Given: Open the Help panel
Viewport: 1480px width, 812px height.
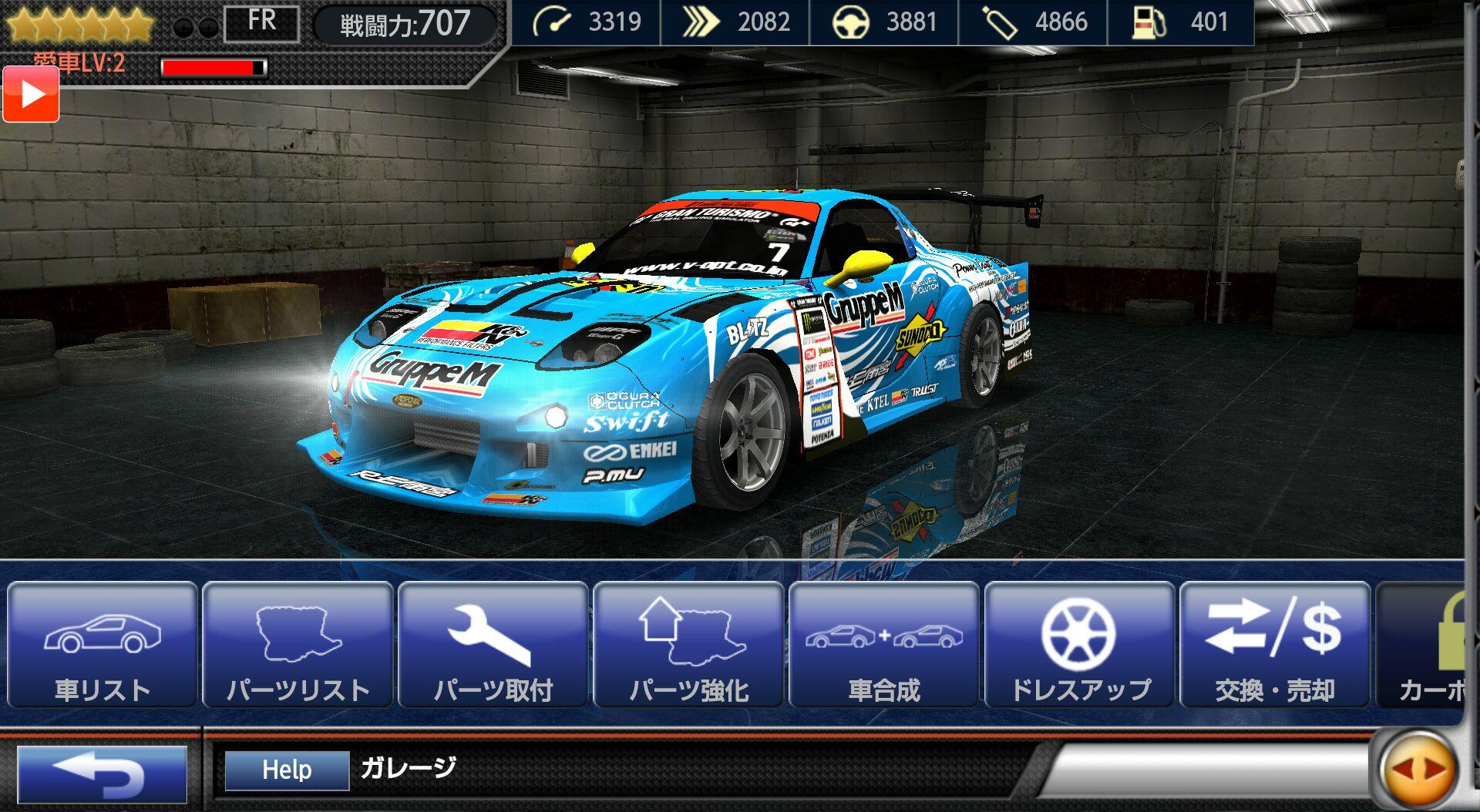Looking at the screenshot, I should (287, 770).
